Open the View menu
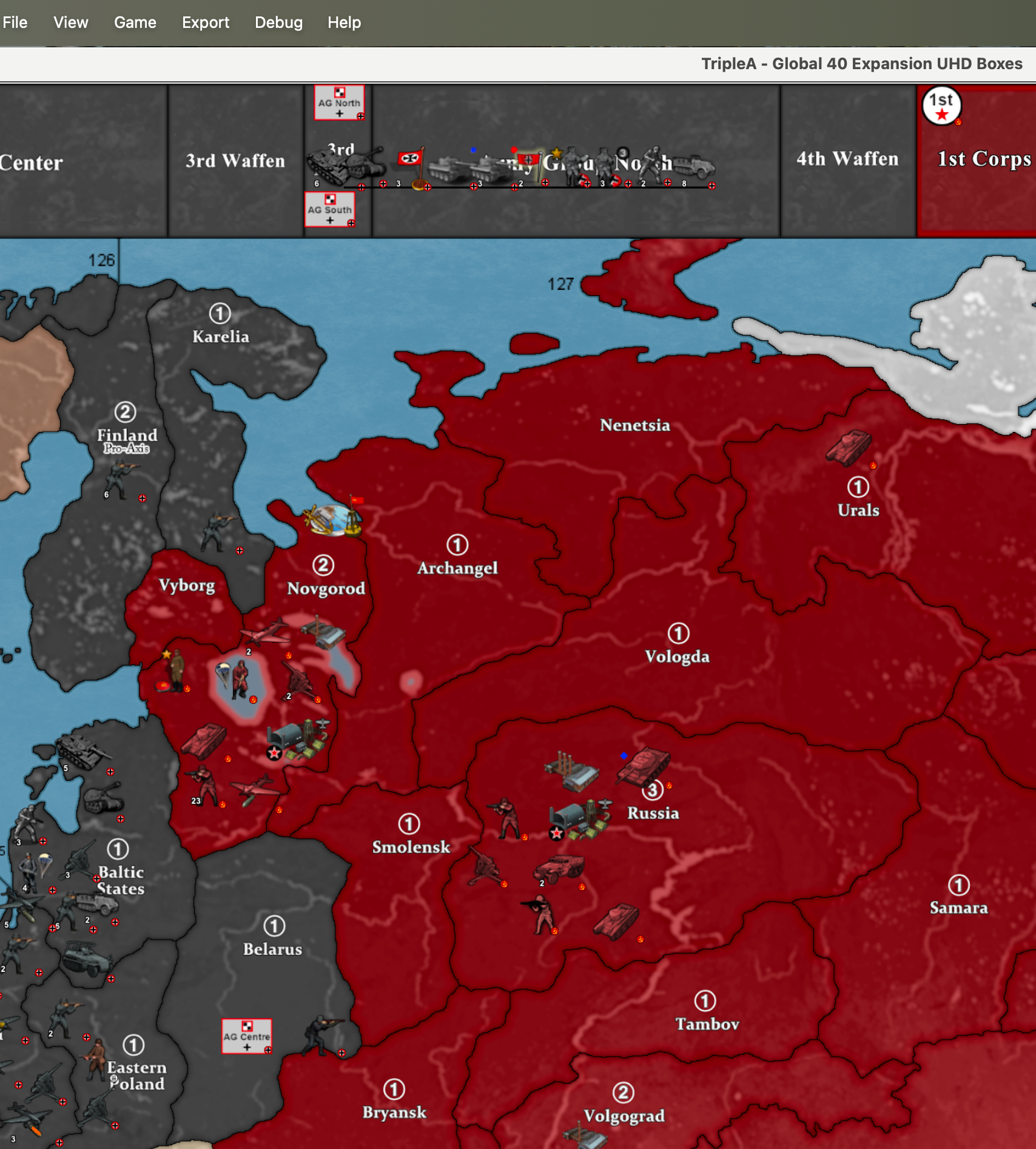 pyautogui.click(x=70, y=22)
